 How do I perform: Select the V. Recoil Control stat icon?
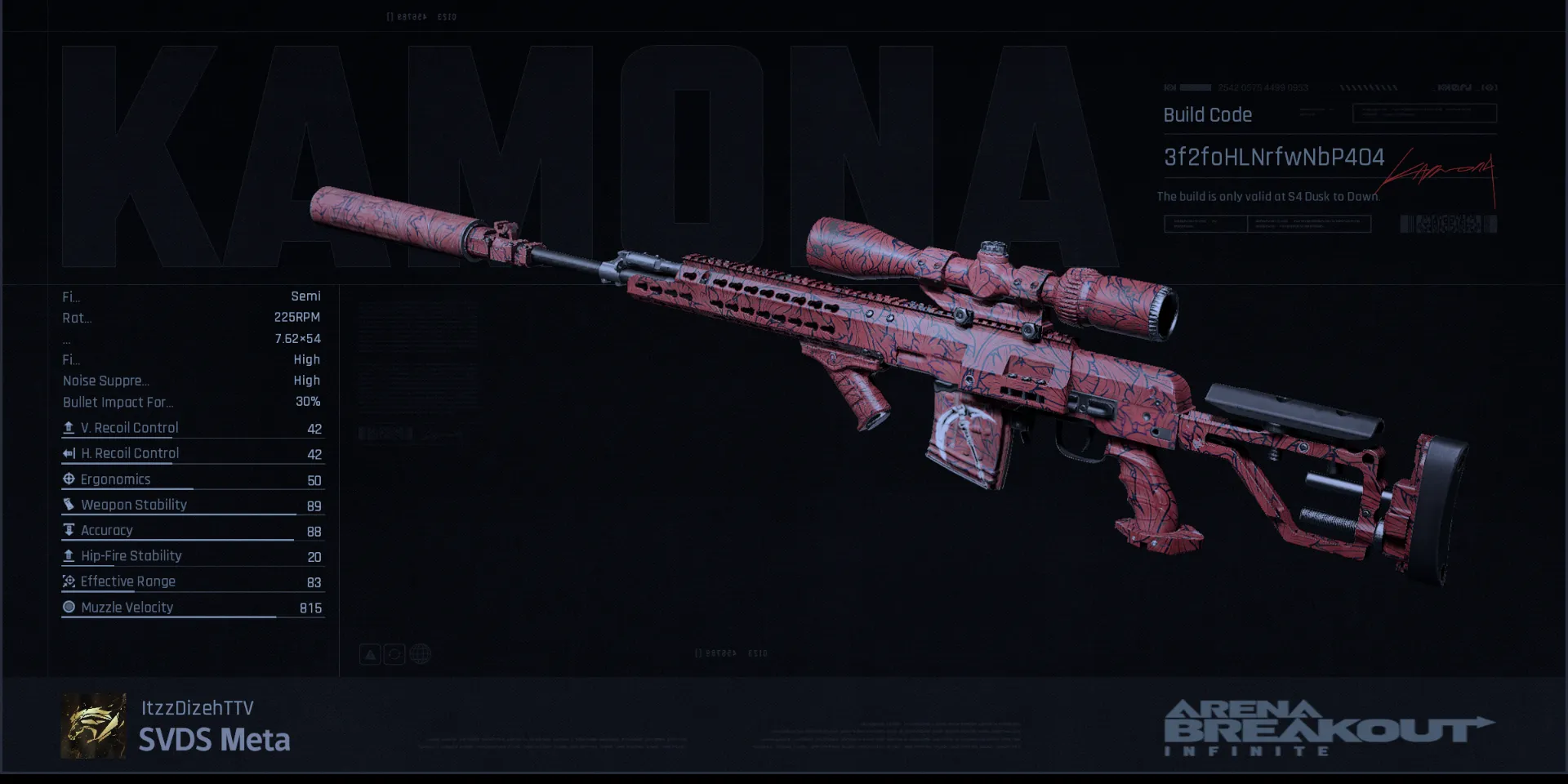click(69, 427)
